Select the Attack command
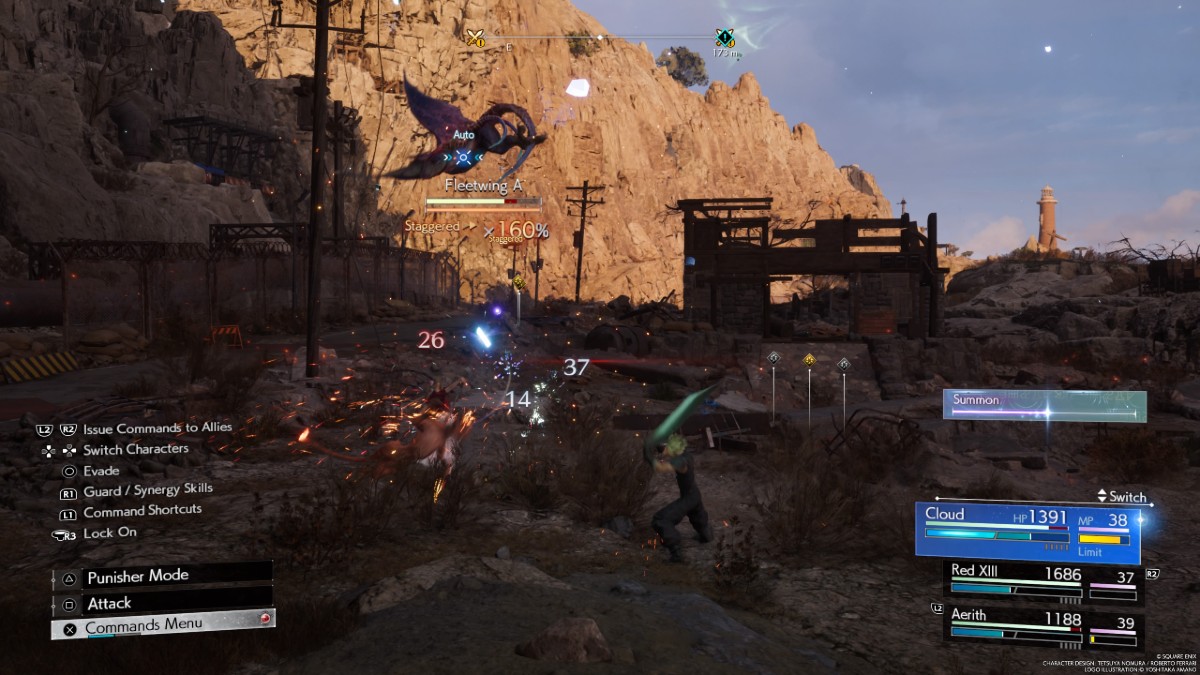The width and height of the screenshot is (1200, 675). [160, 603]
